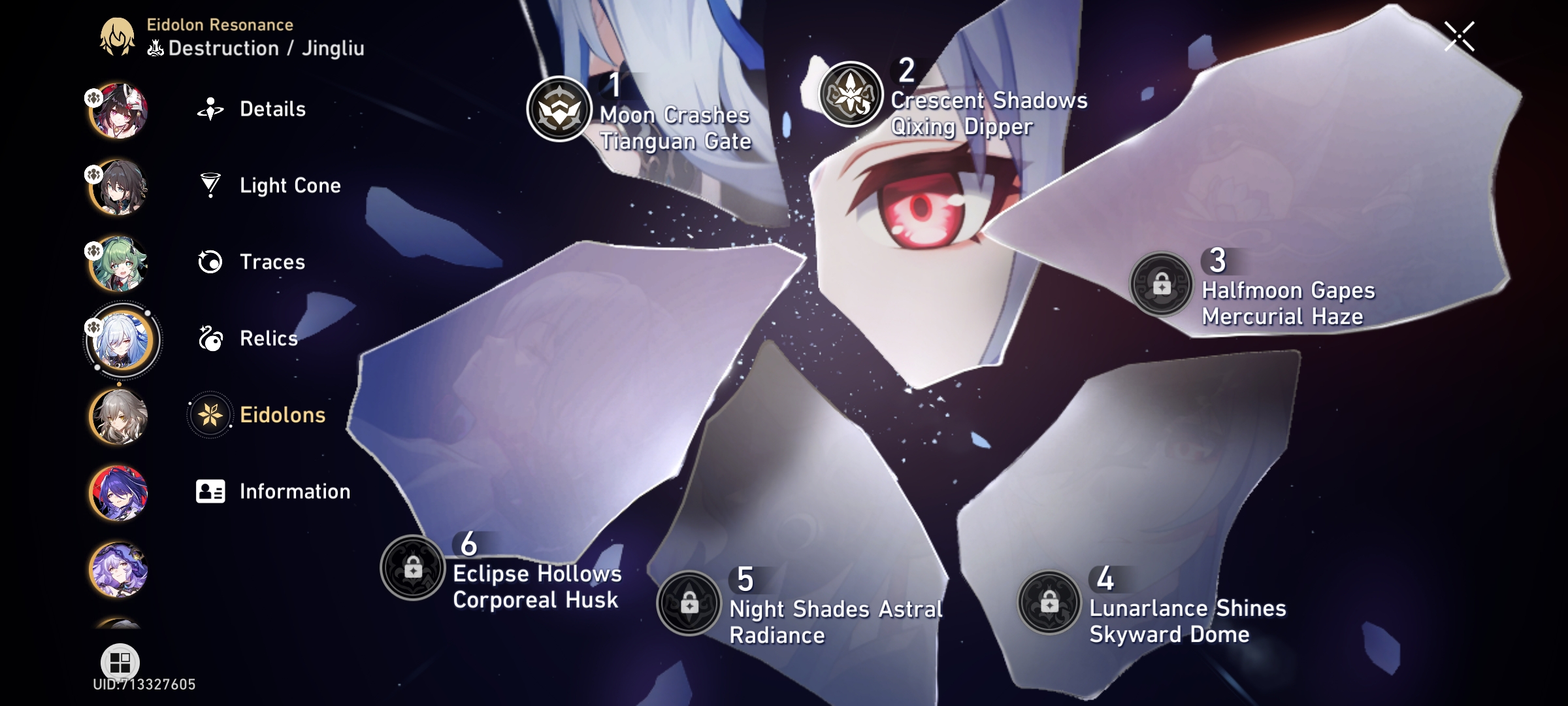Select Eidolon 1 Moon Crashes Tianguan Gate
The image size is (1568, 706).
click(x=559, y=109)
